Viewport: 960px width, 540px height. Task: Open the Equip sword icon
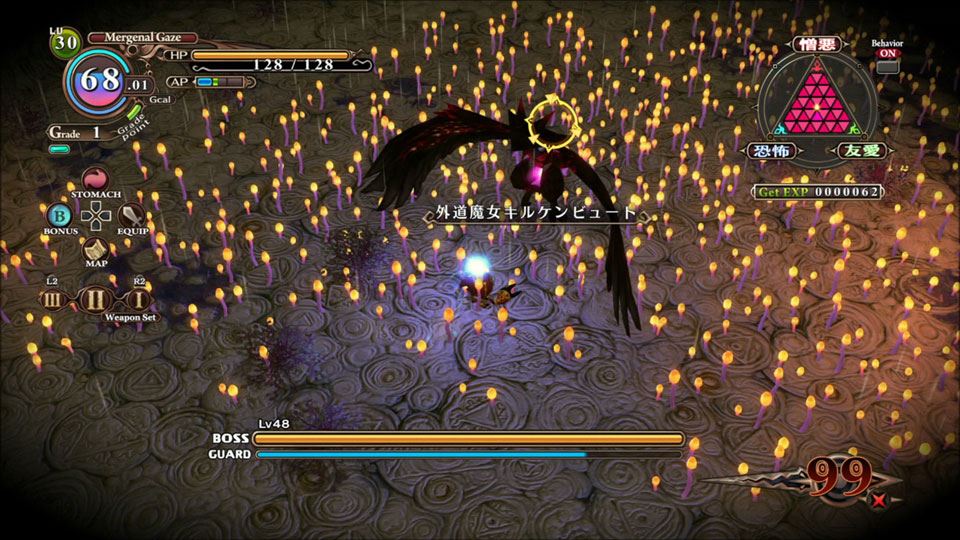coord(133,214)
